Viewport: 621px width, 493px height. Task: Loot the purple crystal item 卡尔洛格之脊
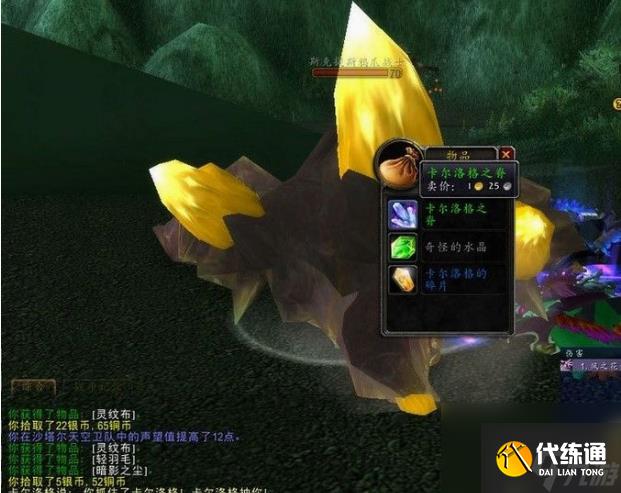[x=403, y=213]
